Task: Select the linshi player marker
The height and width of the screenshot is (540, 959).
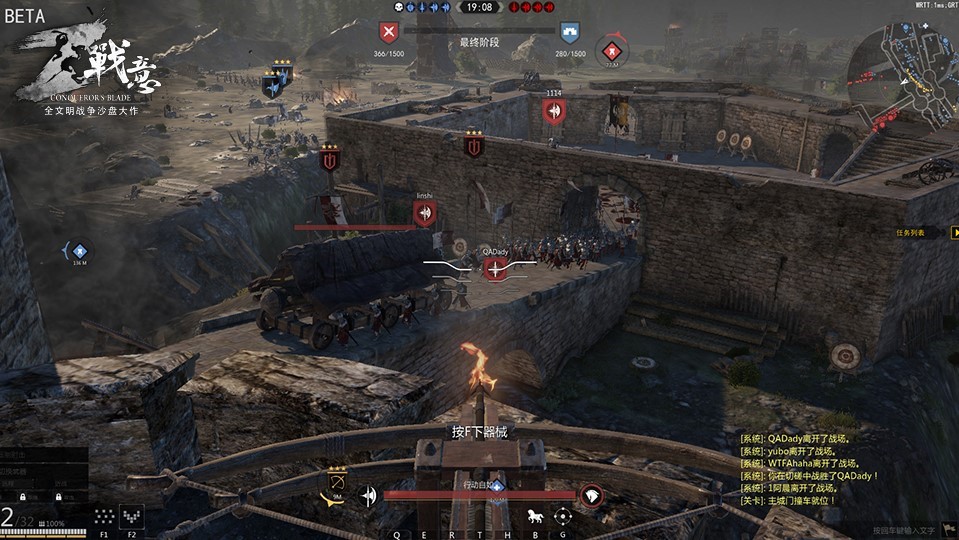Action: 425,212
